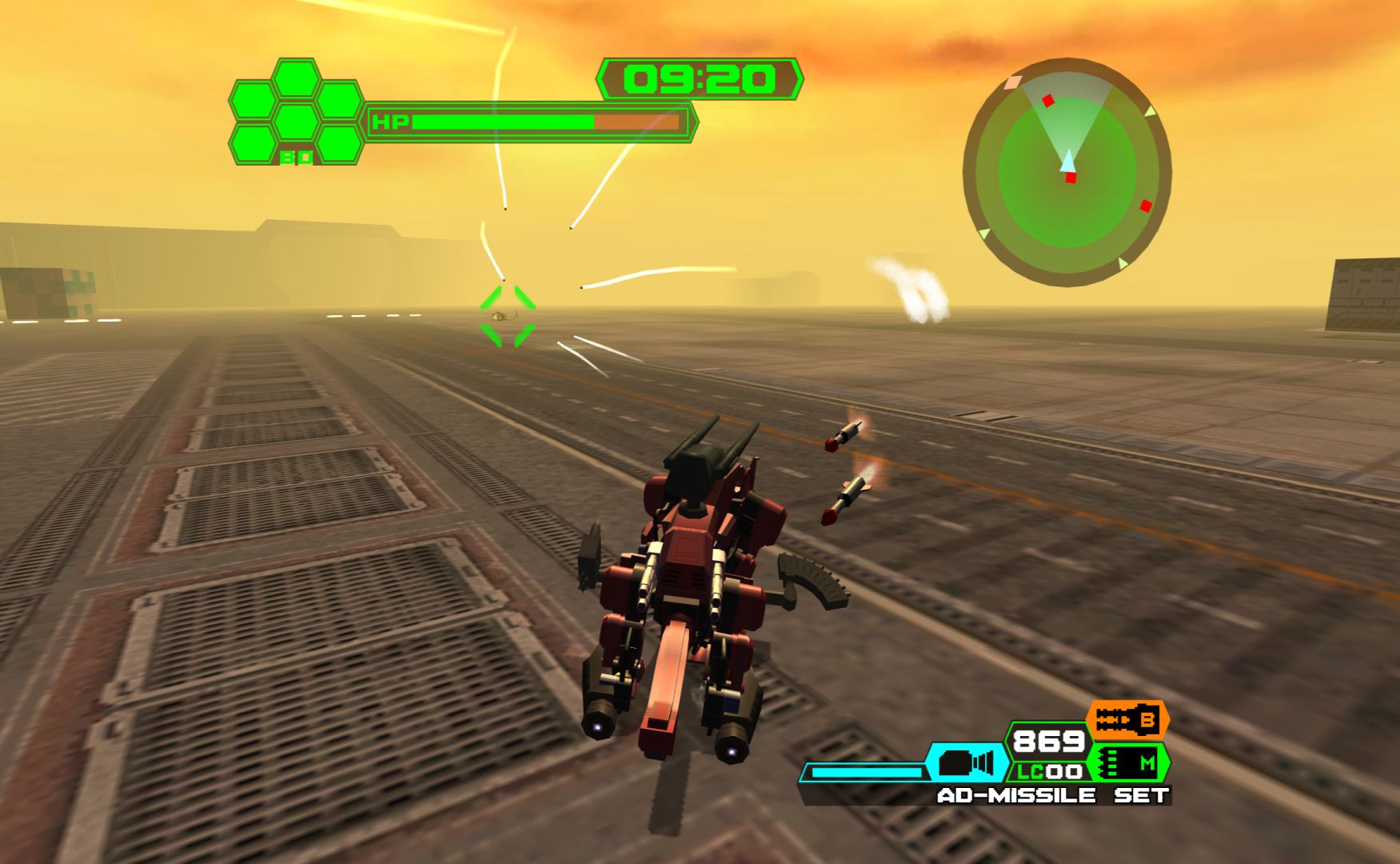Select the green M missile weapon icon

click(x=1129, y=763)
